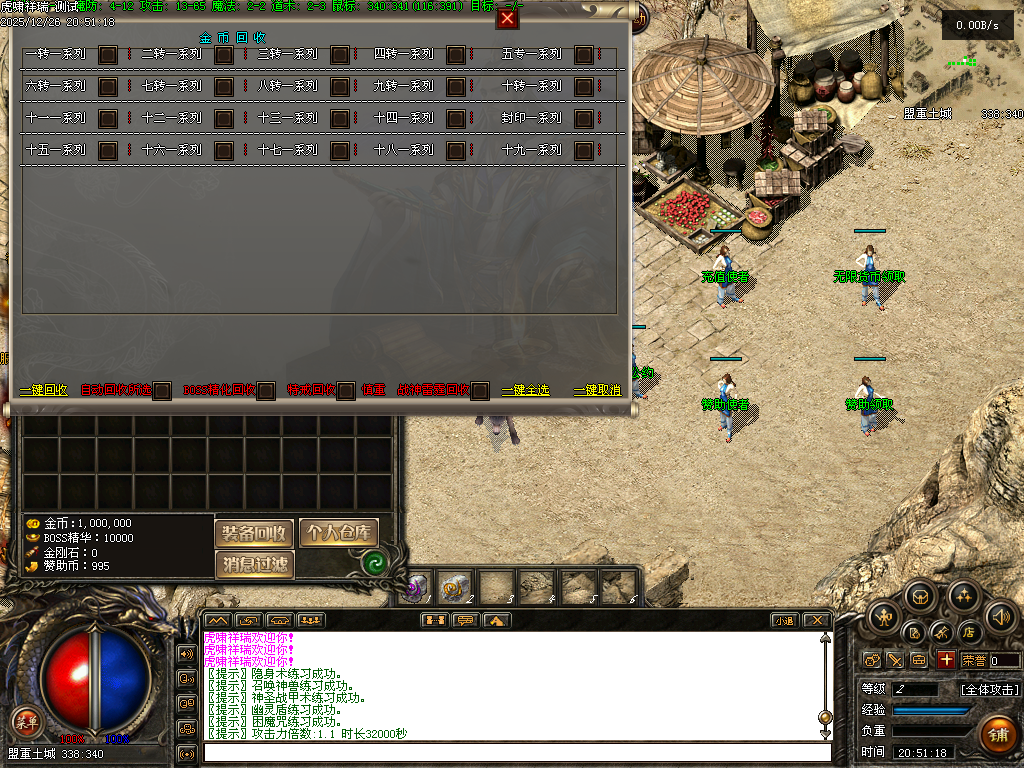Open the 菜单 menu beside the health orb
This screenshot has width=1024, height=768.
coord(25,720)
